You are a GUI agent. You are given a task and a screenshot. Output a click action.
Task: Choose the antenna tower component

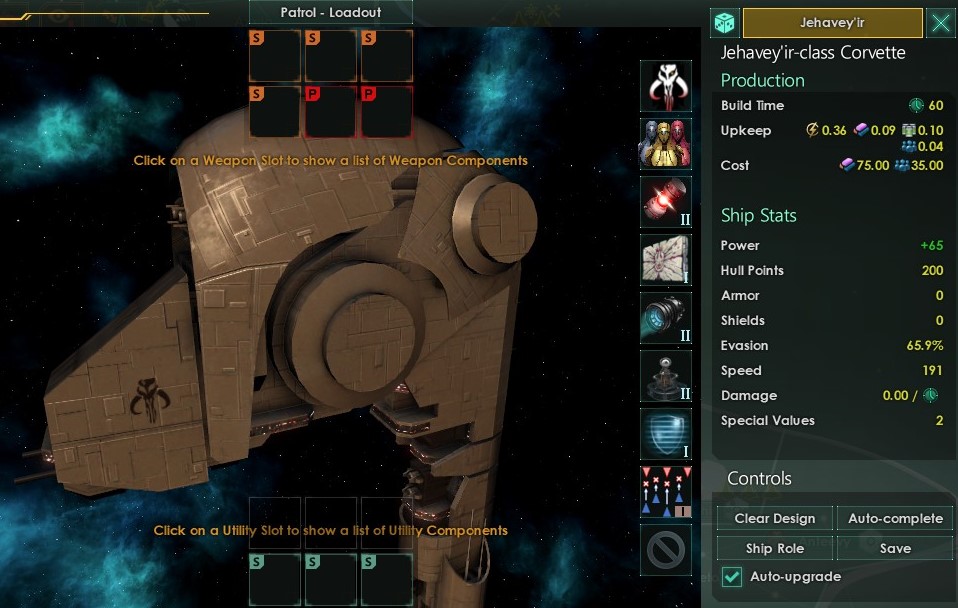(665, 376)
